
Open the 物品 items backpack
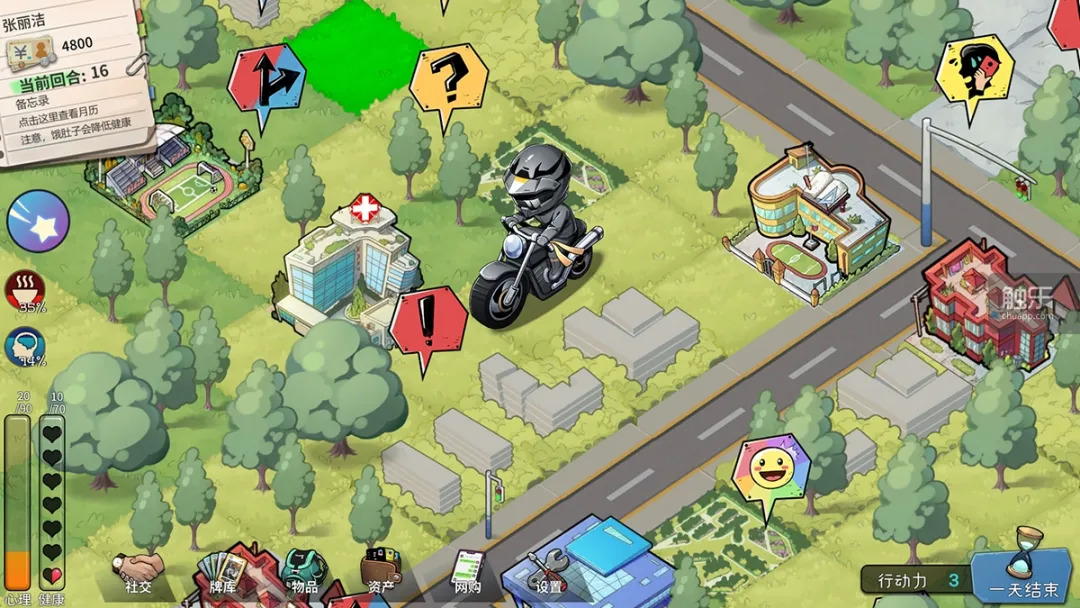point(304,574)
